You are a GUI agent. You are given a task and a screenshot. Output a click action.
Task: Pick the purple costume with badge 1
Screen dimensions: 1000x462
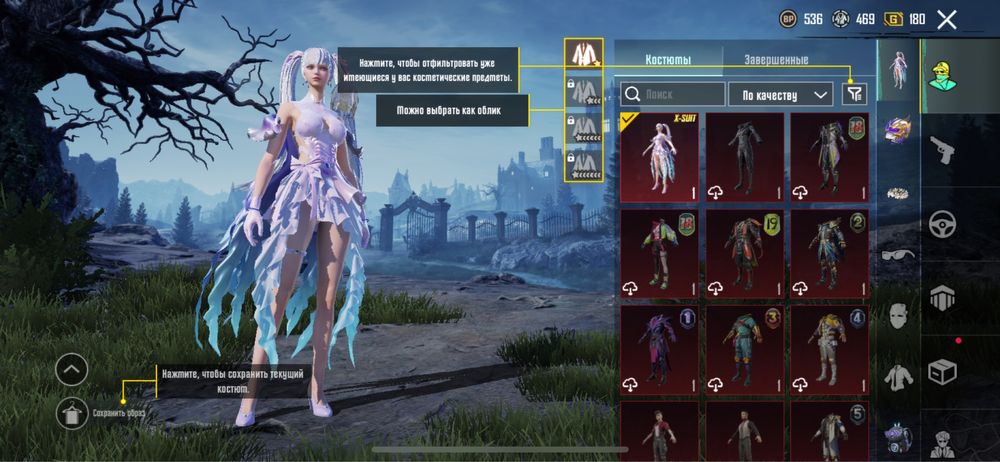660,349
